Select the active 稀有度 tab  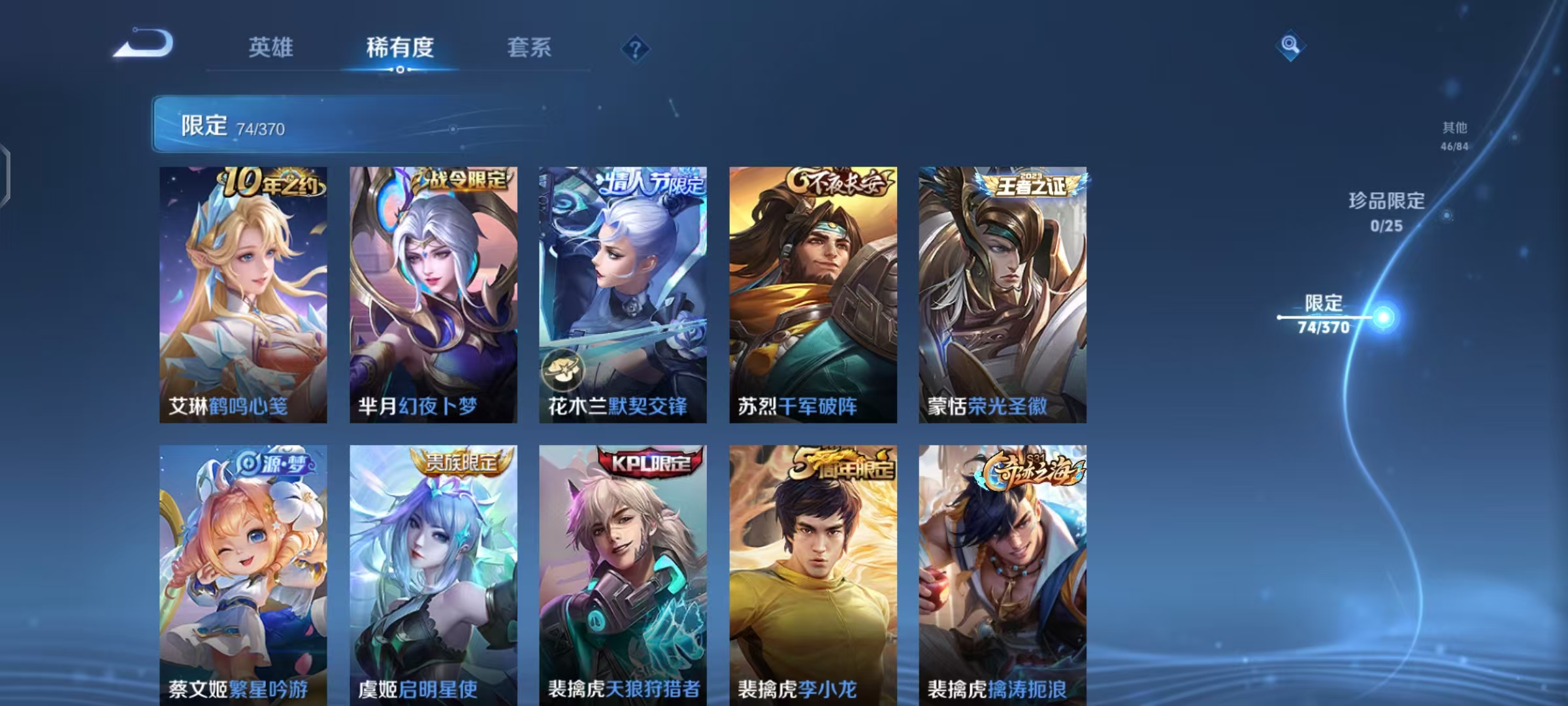[x=400, y=48]
